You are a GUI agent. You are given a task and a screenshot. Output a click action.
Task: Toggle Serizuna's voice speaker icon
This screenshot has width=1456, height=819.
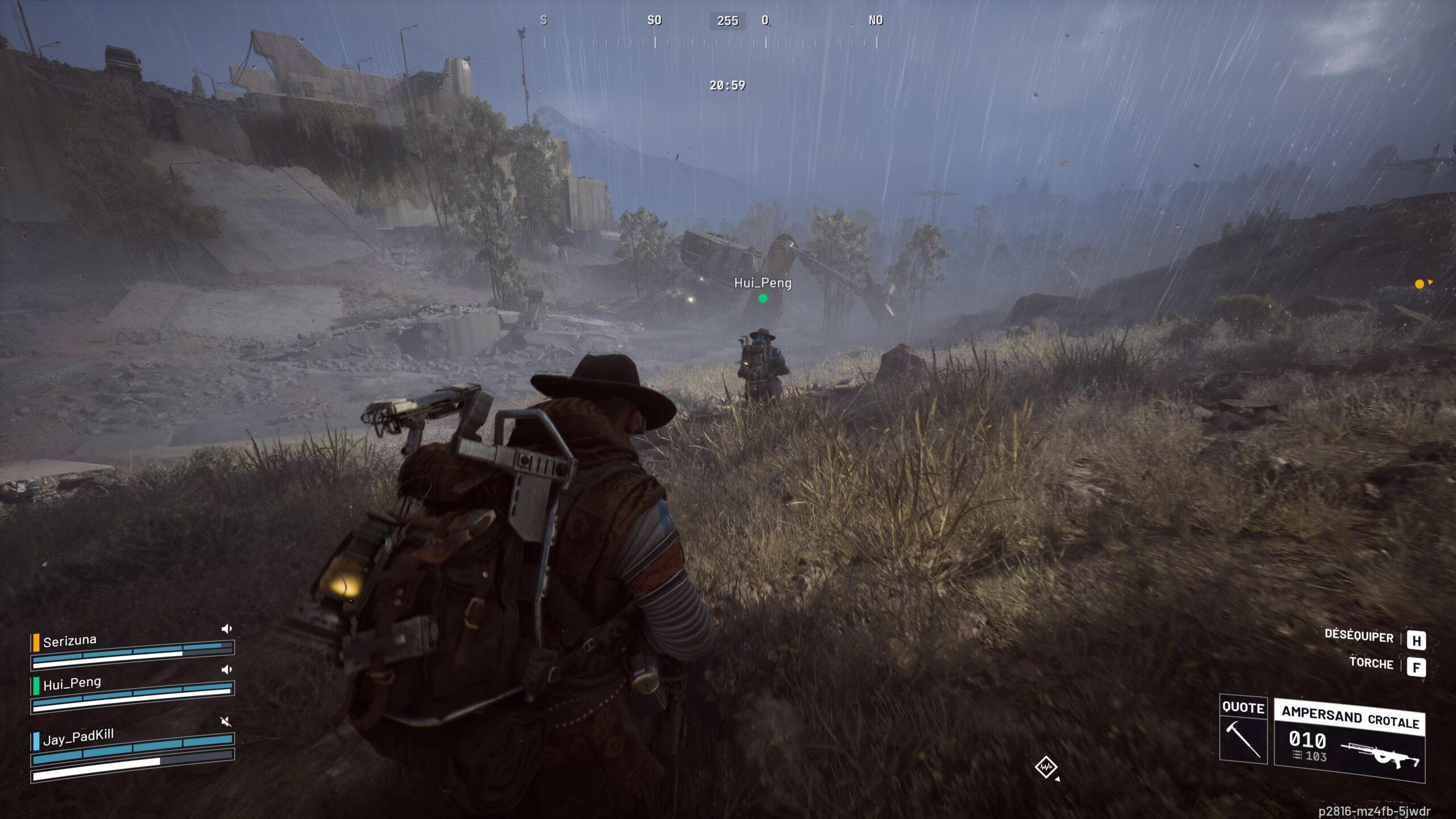tap(226, 628)
